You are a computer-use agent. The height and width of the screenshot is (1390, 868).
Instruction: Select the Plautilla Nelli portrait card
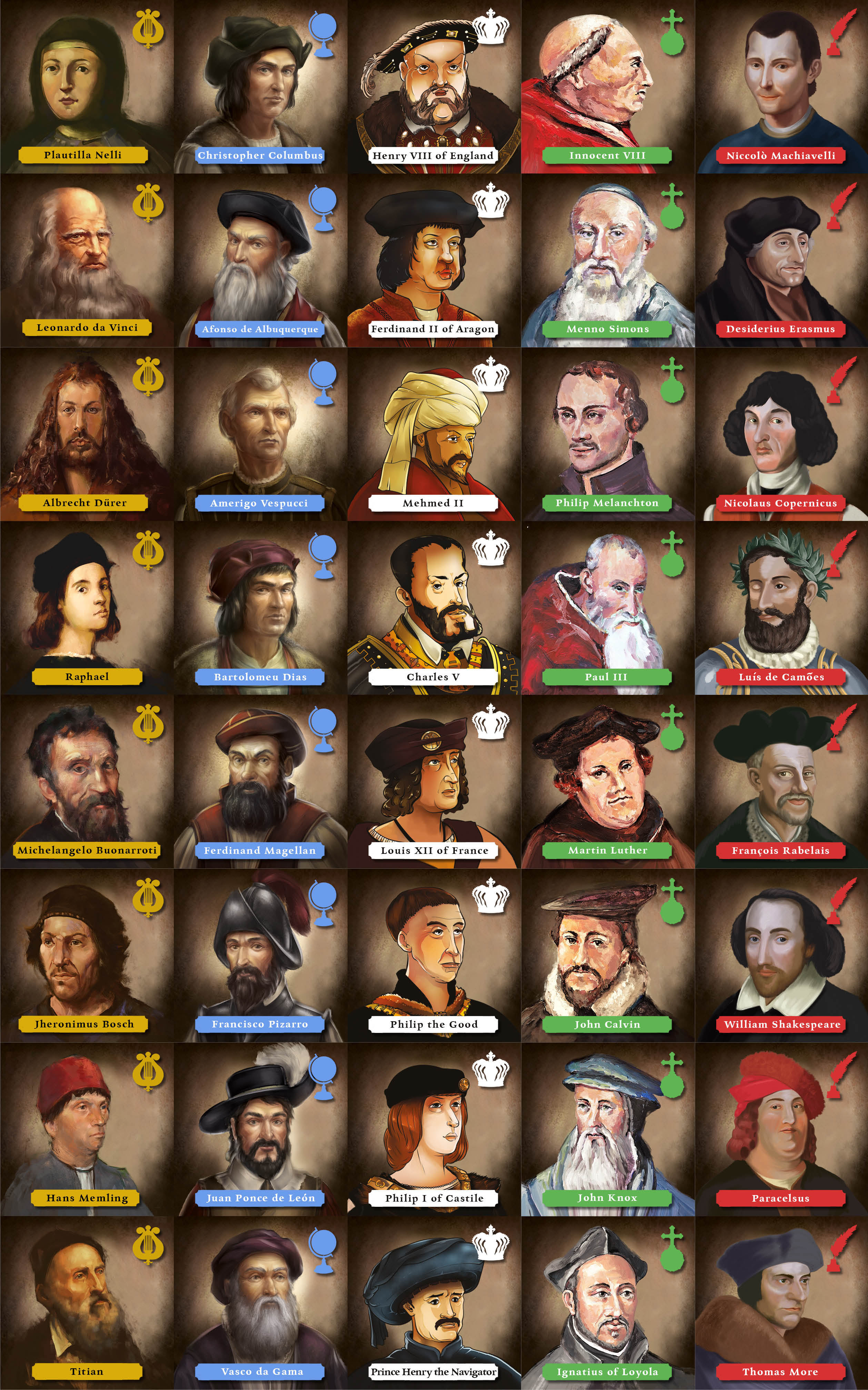coord(86,86)
